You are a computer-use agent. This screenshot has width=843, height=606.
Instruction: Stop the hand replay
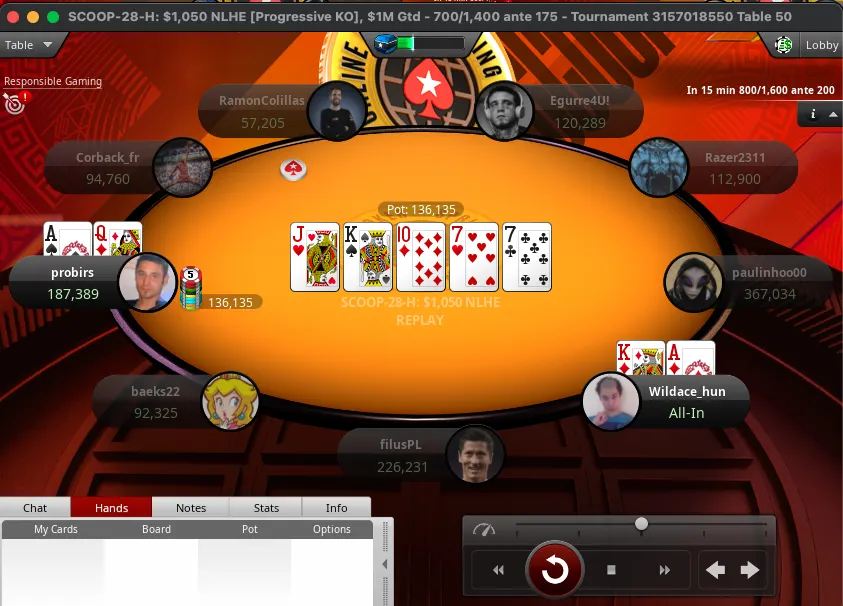tap(612, 570)
